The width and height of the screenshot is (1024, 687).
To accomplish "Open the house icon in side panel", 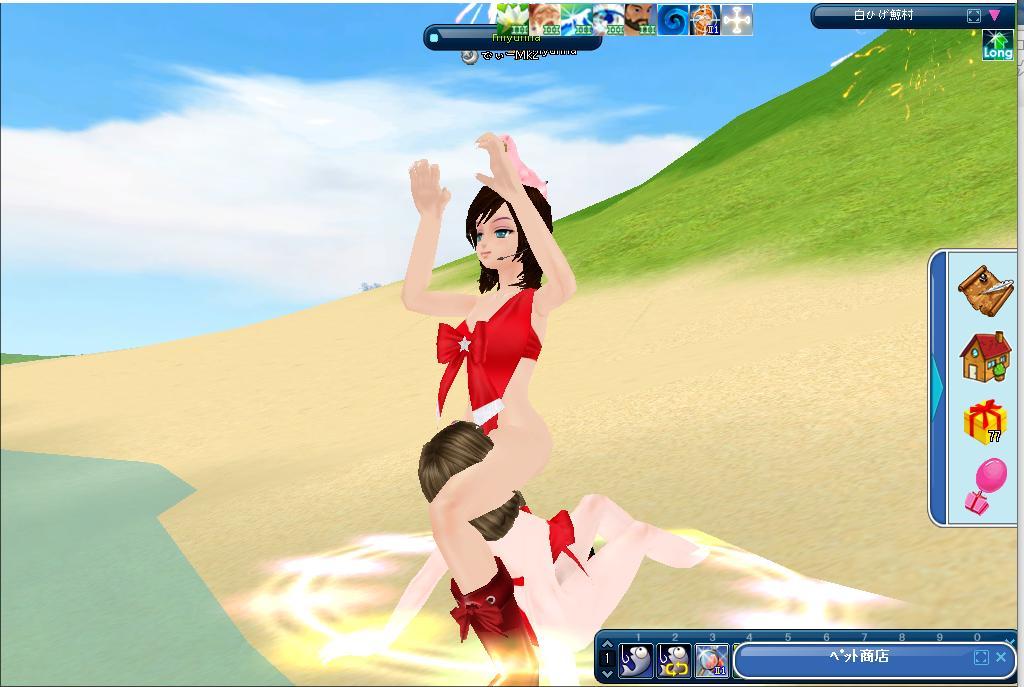I will coord(985,357).
